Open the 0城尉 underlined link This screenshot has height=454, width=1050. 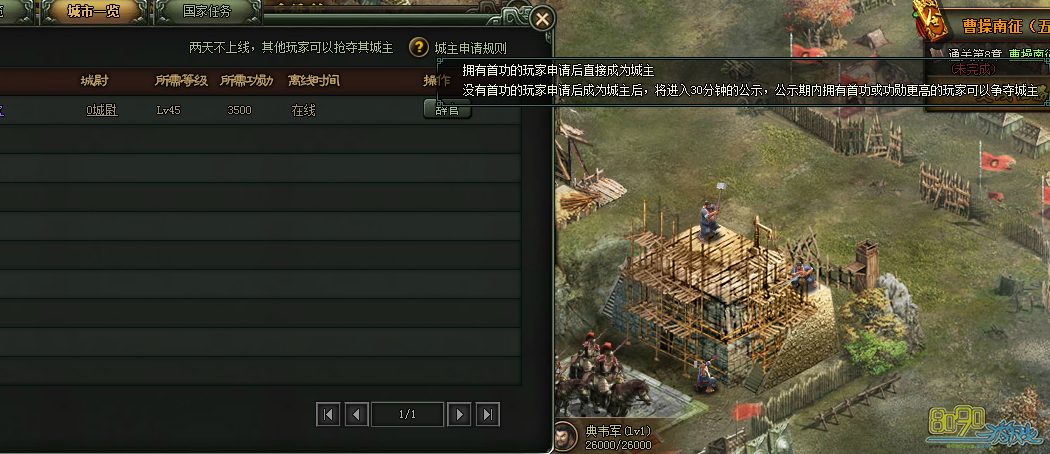click(x=101, y=110)
